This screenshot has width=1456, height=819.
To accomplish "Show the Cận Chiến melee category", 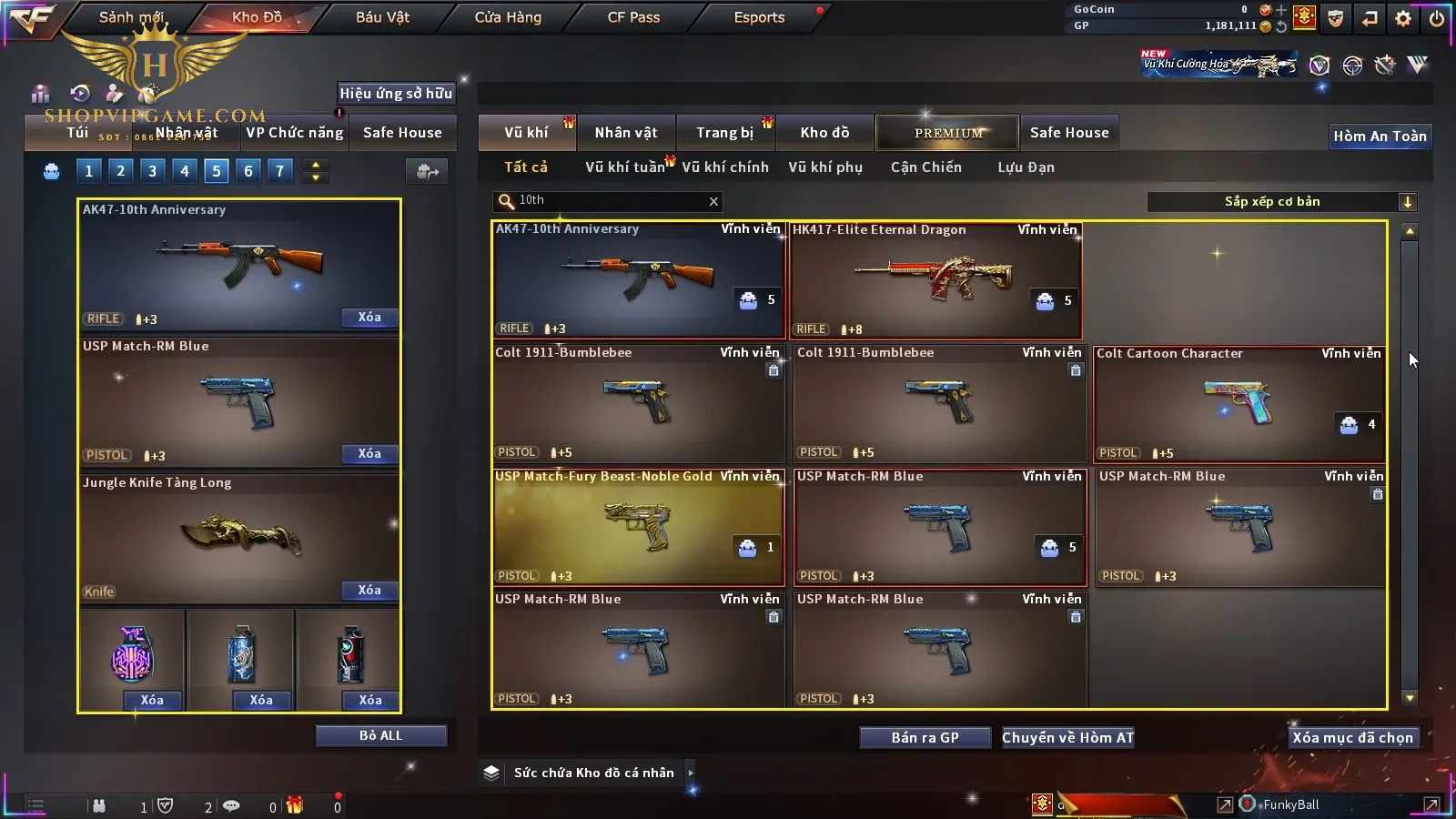I will pyautogui.click(x=925, y=167).
